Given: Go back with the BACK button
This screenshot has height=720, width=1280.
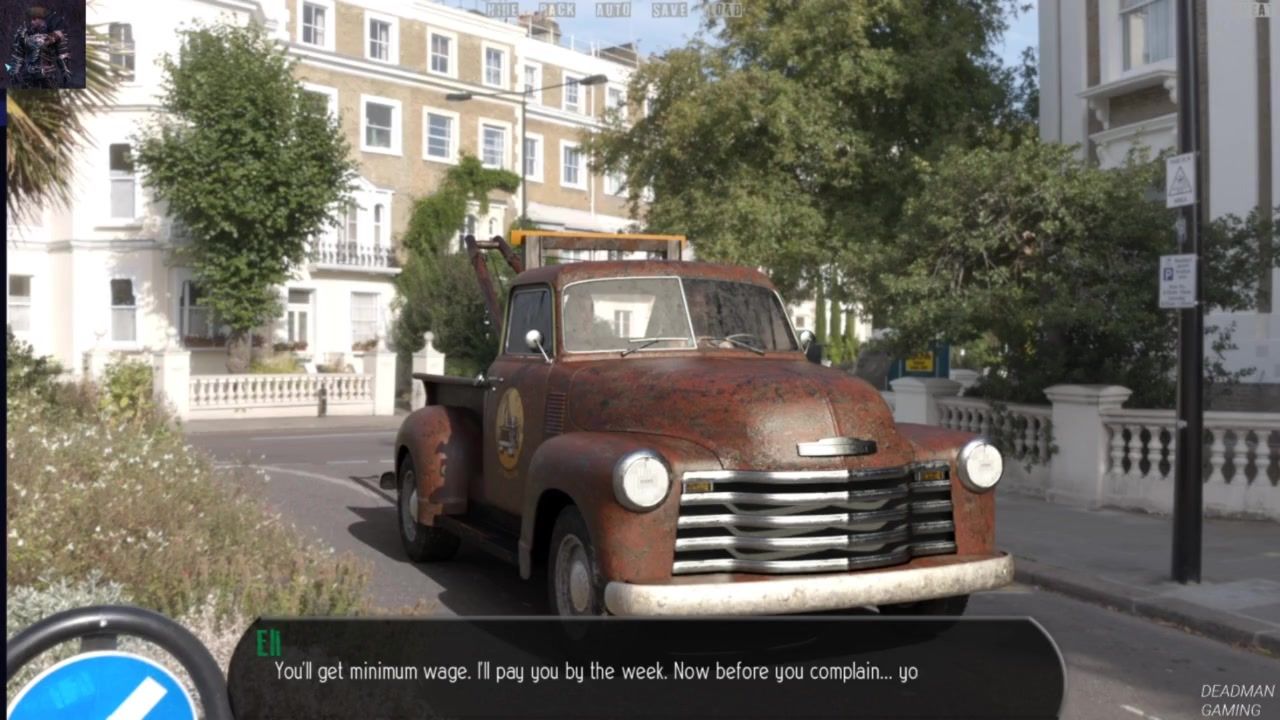Looking at the screenshot, I should [x=557, y=10].
